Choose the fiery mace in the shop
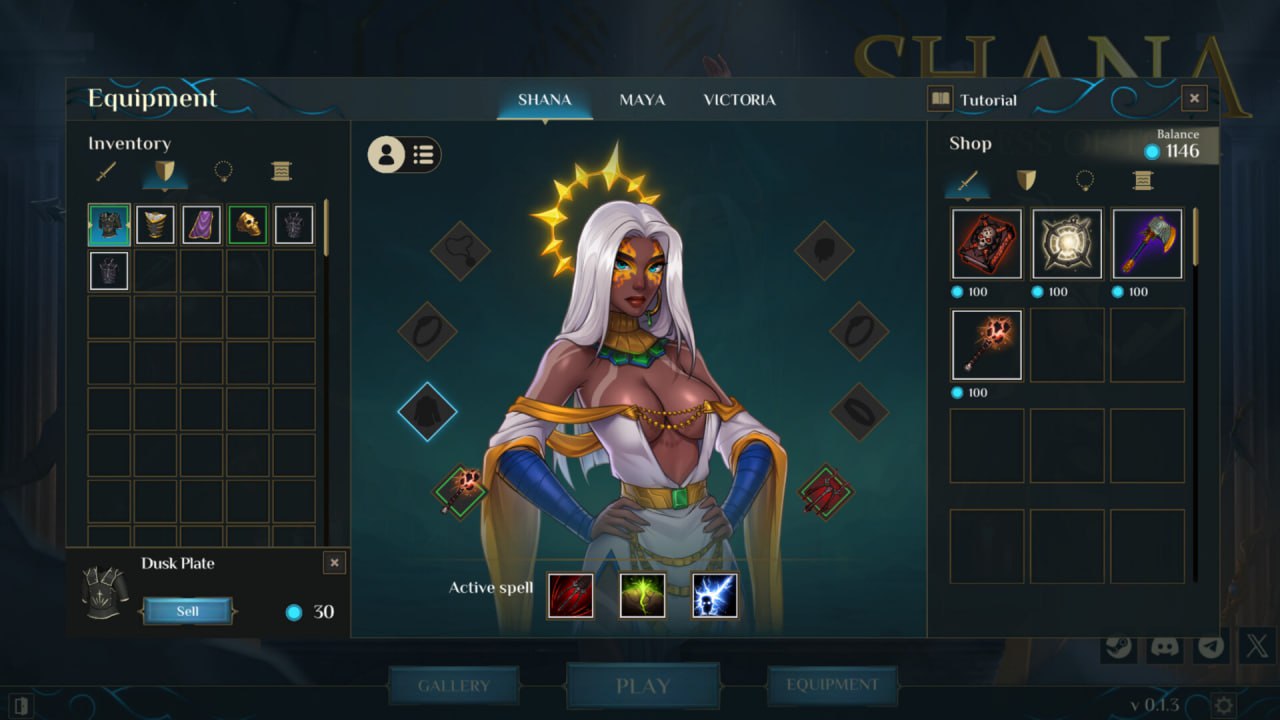 click(x=987, y=345)
